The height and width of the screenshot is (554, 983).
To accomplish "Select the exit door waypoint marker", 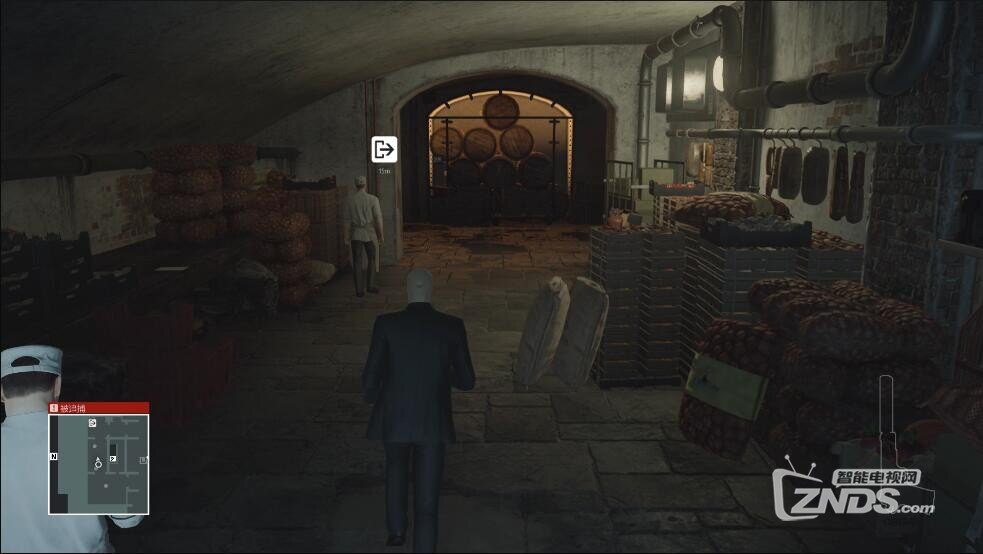I will (x=384, y=150).
